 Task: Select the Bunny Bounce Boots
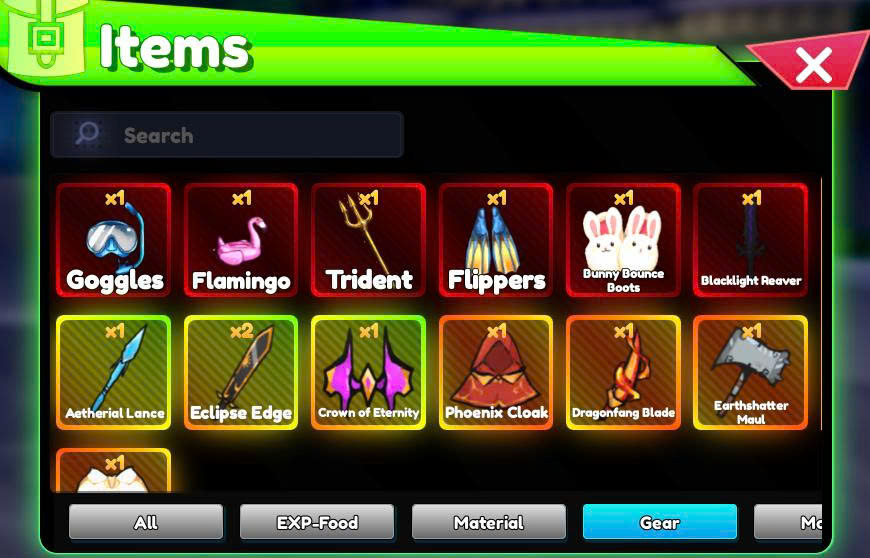623,240
